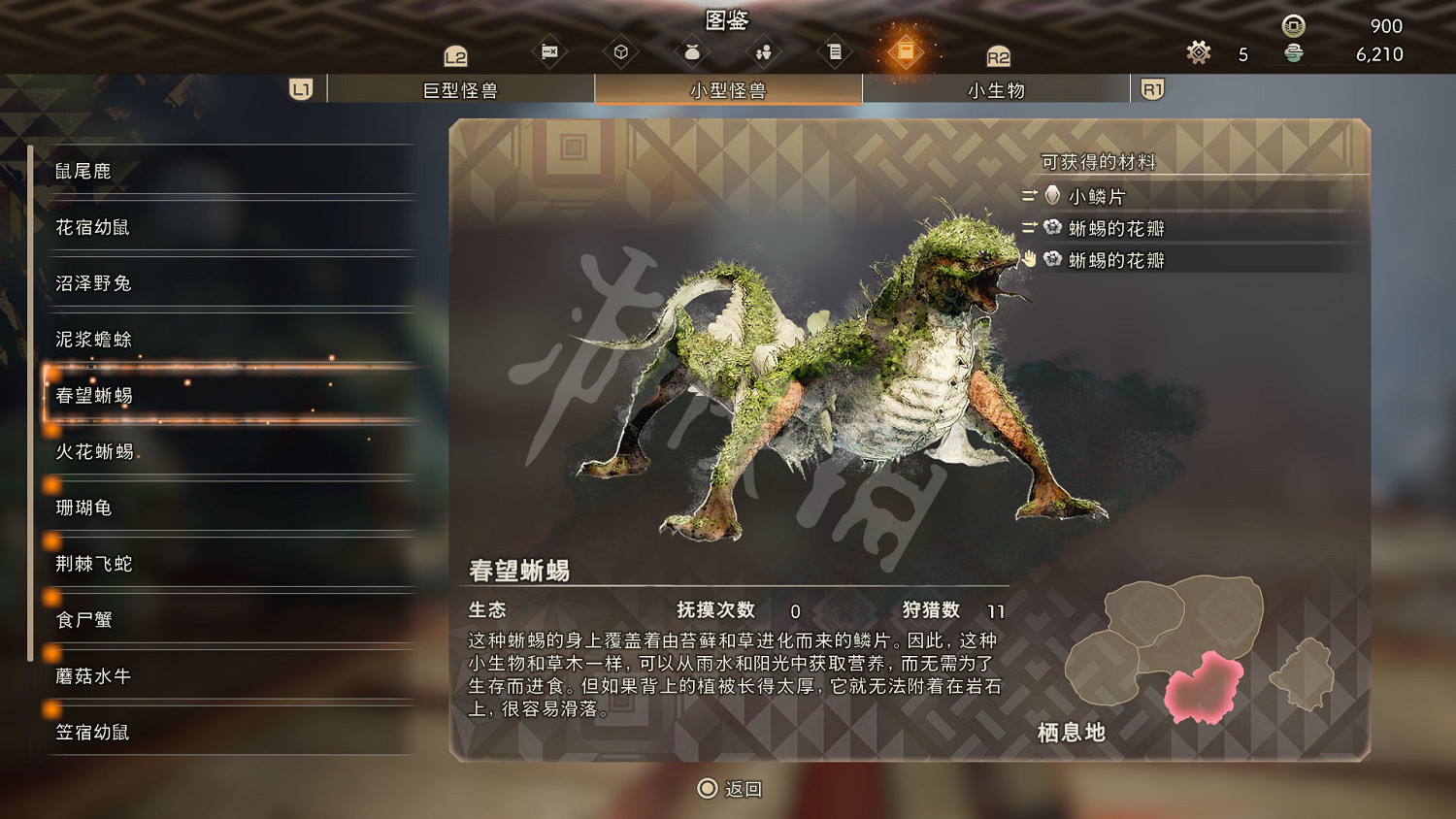Click the L2 page navigation prompt
This screenshot has width=1456, height=819.
coord(452,55)
